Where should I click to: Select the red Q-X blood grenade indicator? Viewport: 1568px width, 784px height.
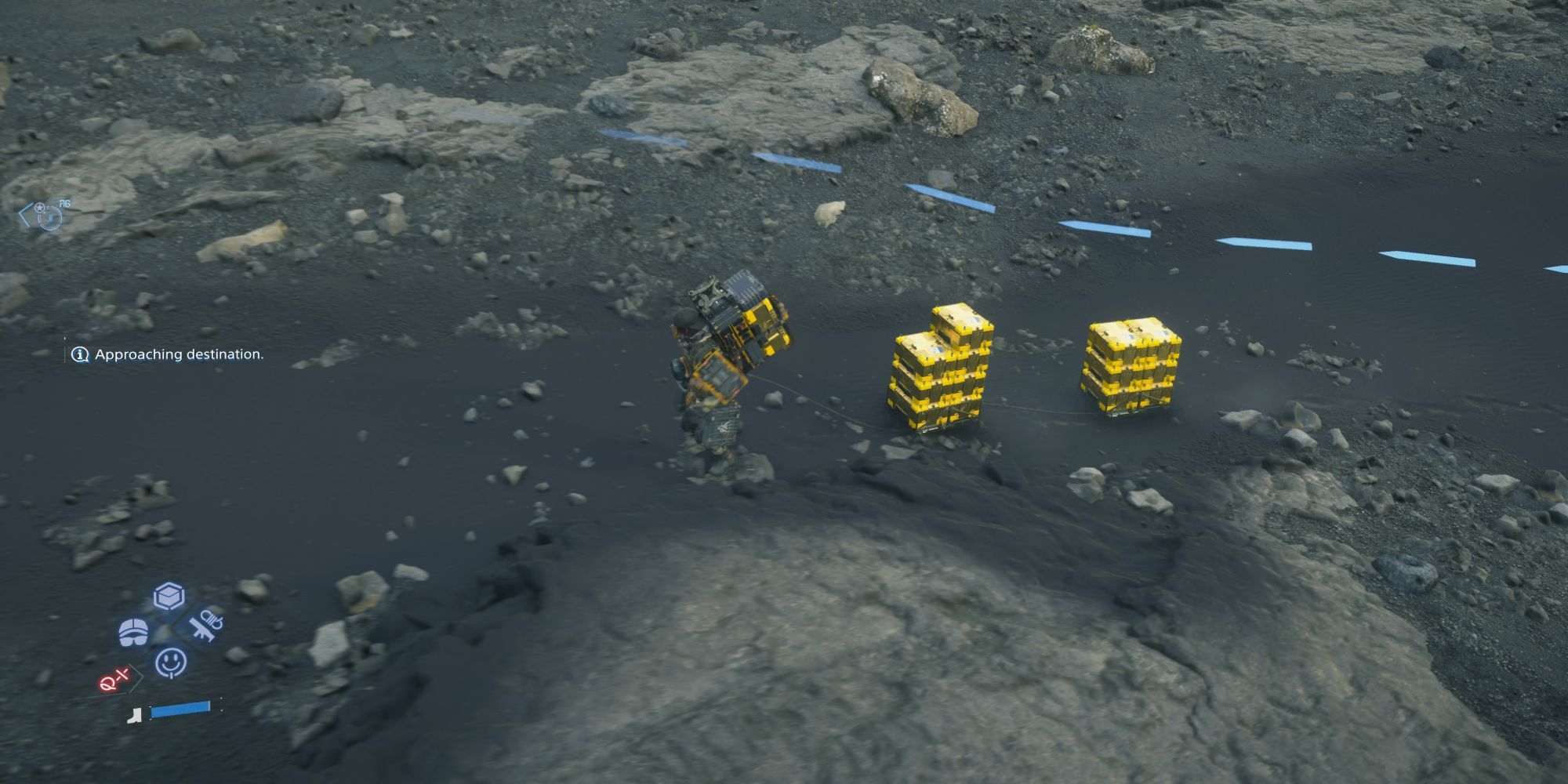[113, 680]
